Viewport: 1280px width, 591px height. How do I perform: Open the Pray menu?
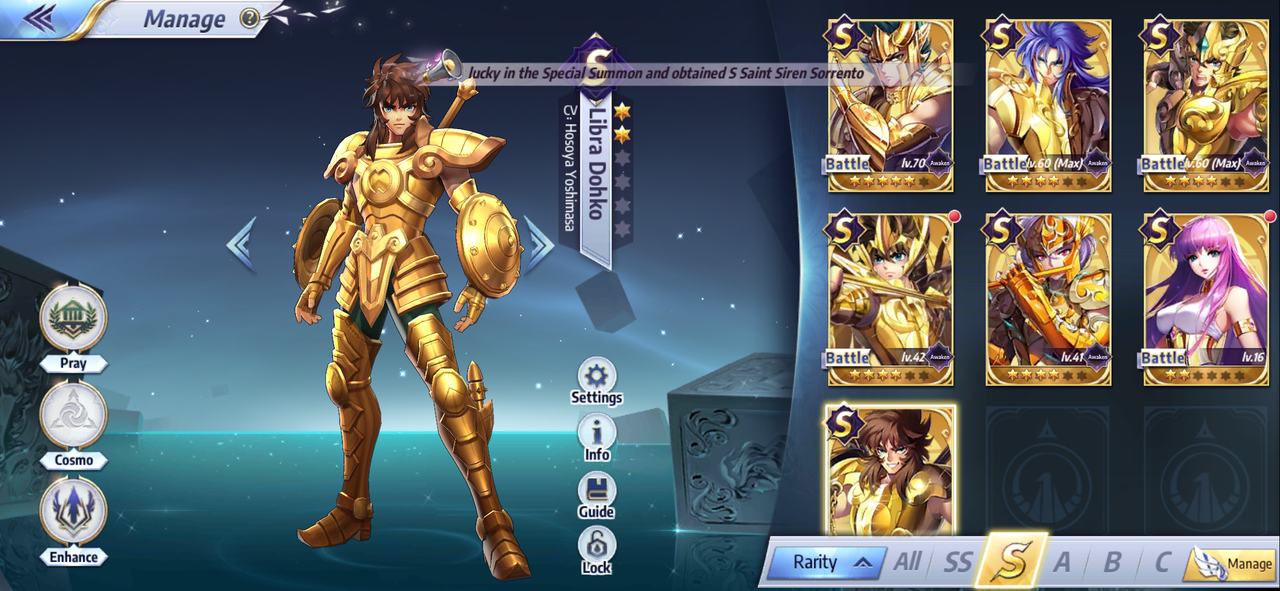pyautogui.click(x=73, y=318)
